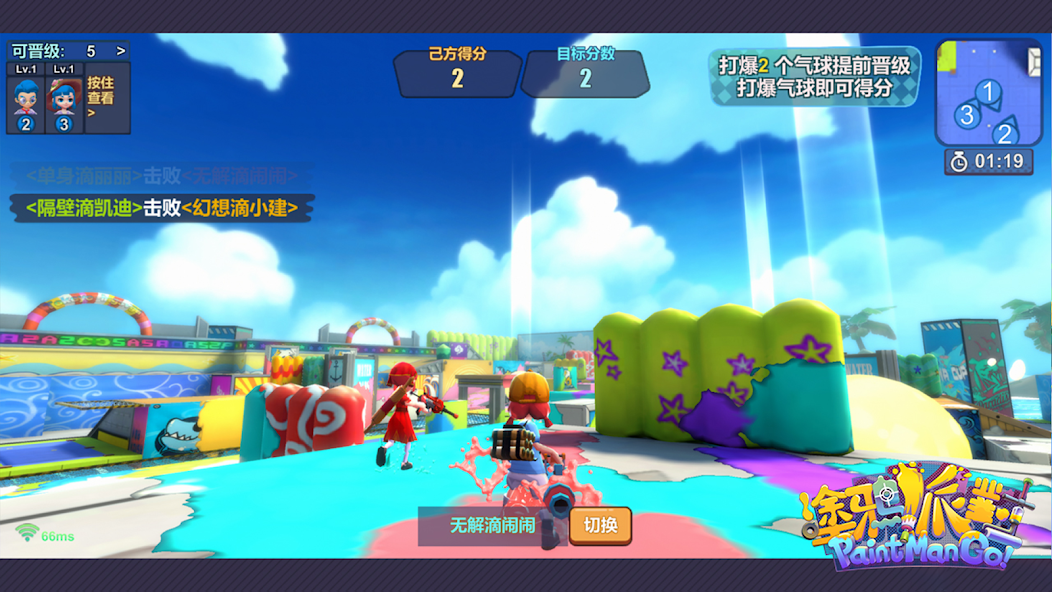Select the blue-haired teammate portrait numbered 2
This screenshot has height=592, width=1052.
pos(26,102)
